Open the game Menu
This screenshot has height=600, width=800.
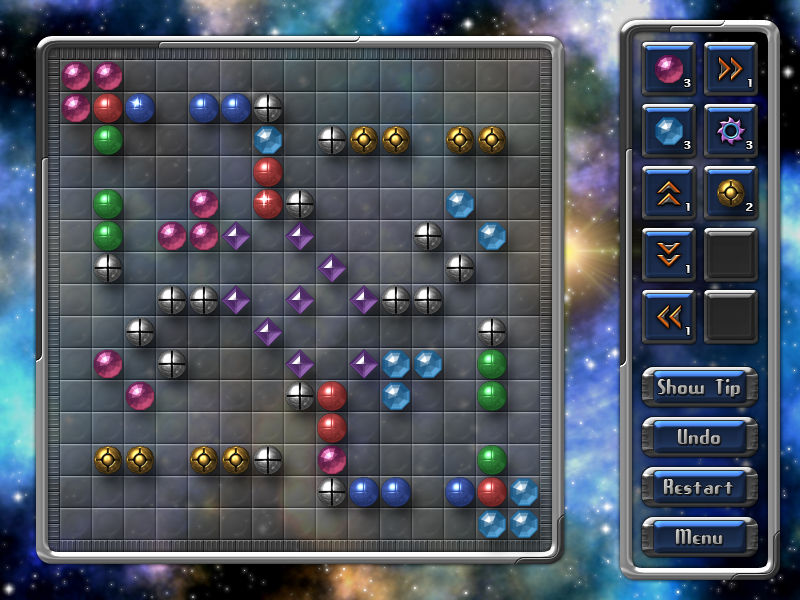(699, 537)
